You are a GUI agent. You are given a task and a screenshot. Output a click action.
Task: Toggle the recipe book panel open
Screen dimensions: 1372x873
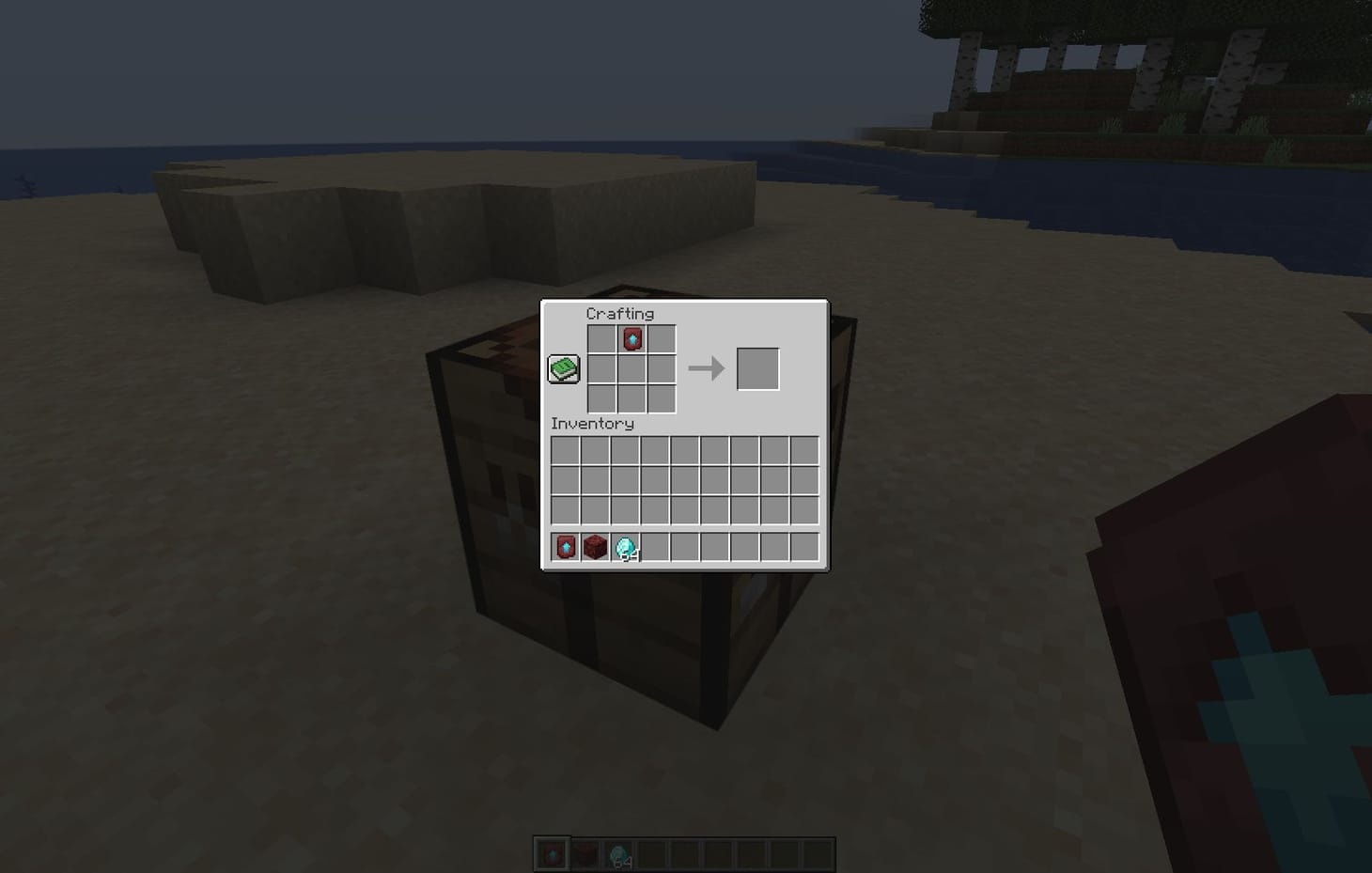click(563, 368)
